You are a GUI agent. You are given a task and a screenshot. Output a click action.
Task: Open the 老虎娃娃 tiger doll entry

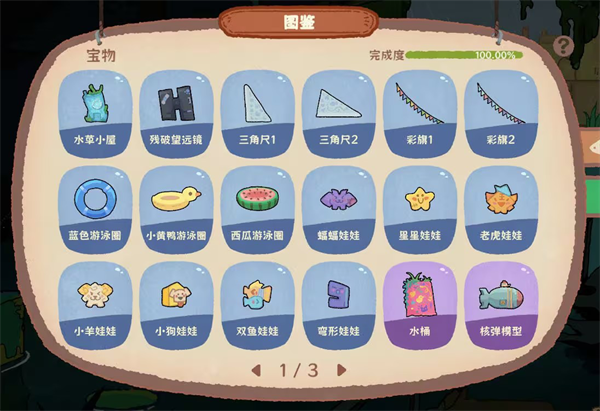[x=500, y=207]
